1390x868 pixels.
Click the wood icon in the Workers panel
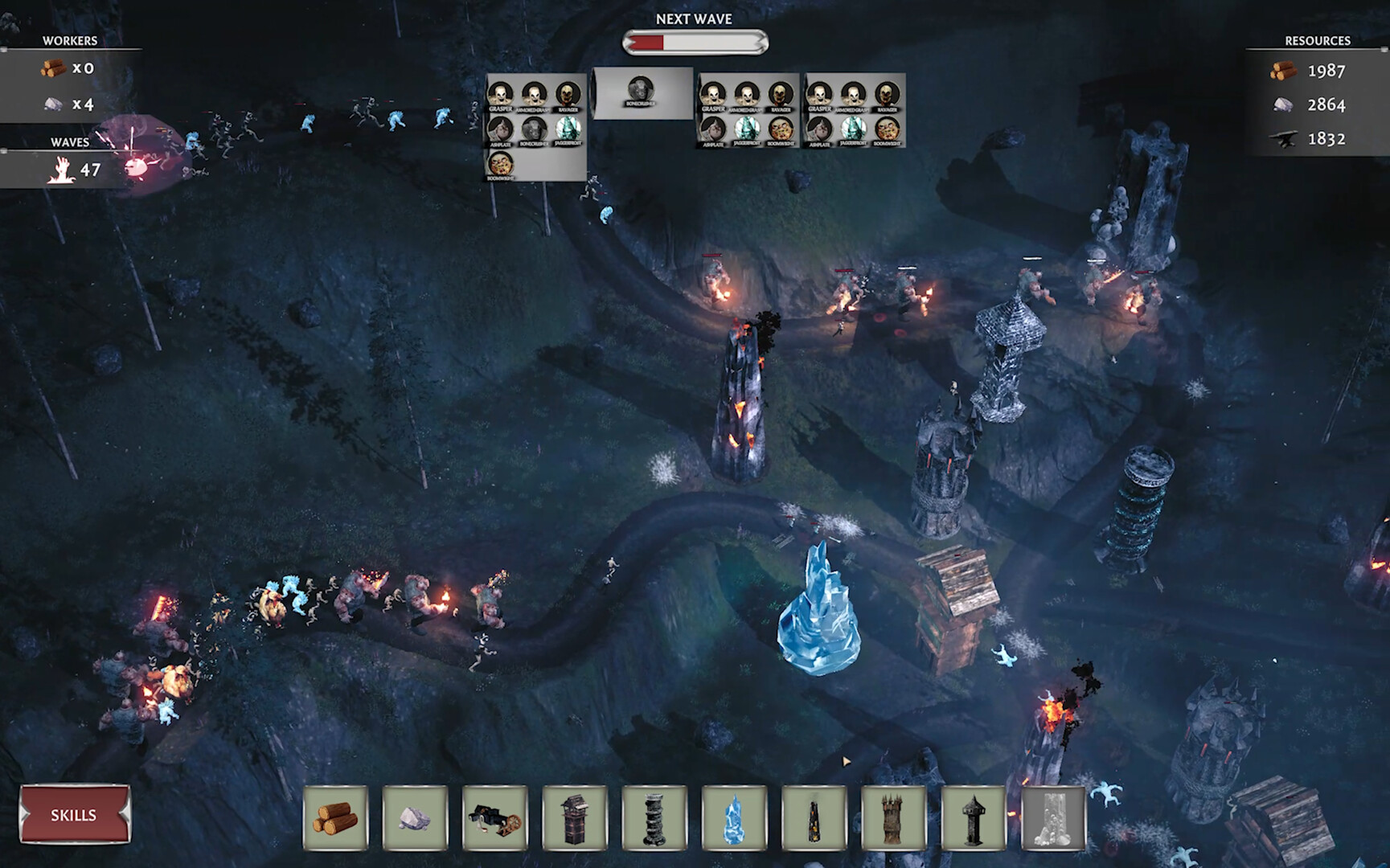53,68
